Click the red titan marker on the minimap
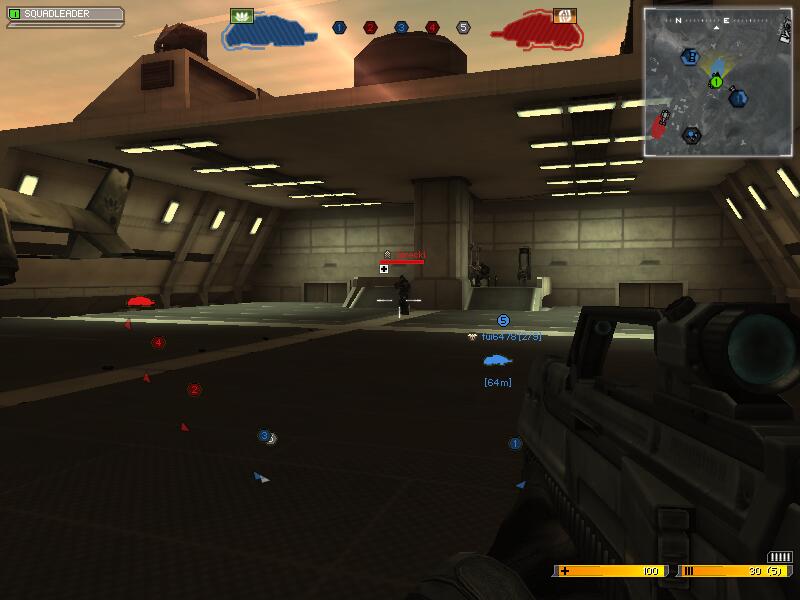Viewport: 800px width, 600px height. click(659, 125)
